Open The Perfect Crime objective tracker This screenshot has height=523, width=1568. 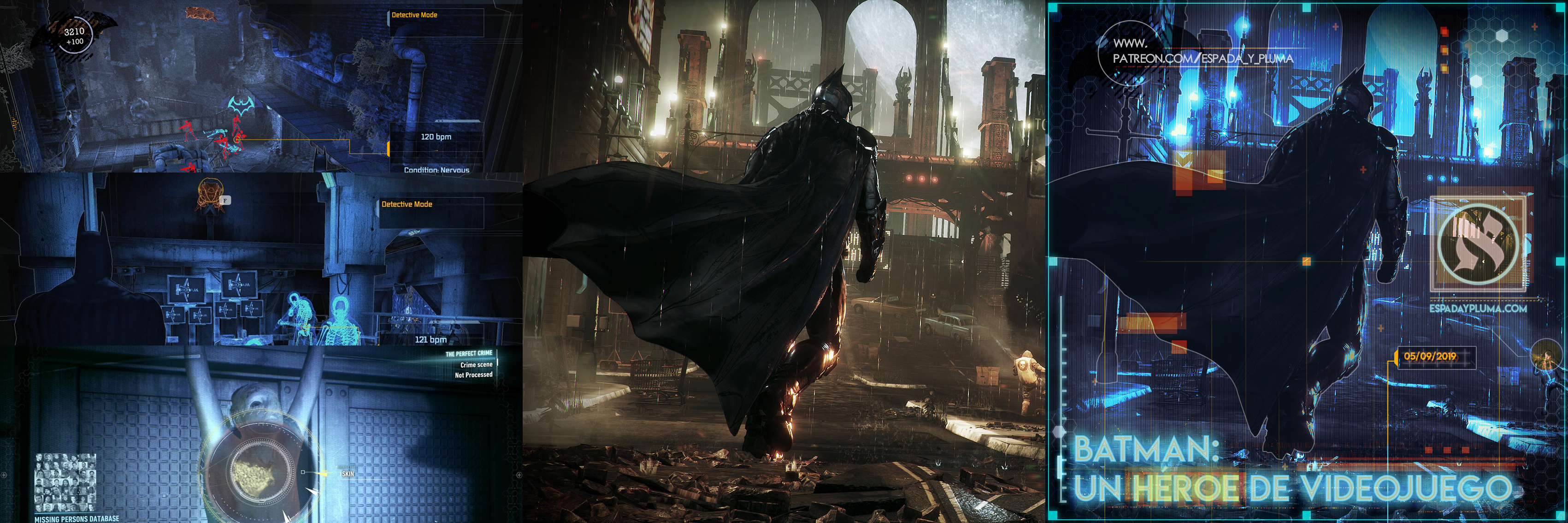pyautogui.click(x=468, y=354)
